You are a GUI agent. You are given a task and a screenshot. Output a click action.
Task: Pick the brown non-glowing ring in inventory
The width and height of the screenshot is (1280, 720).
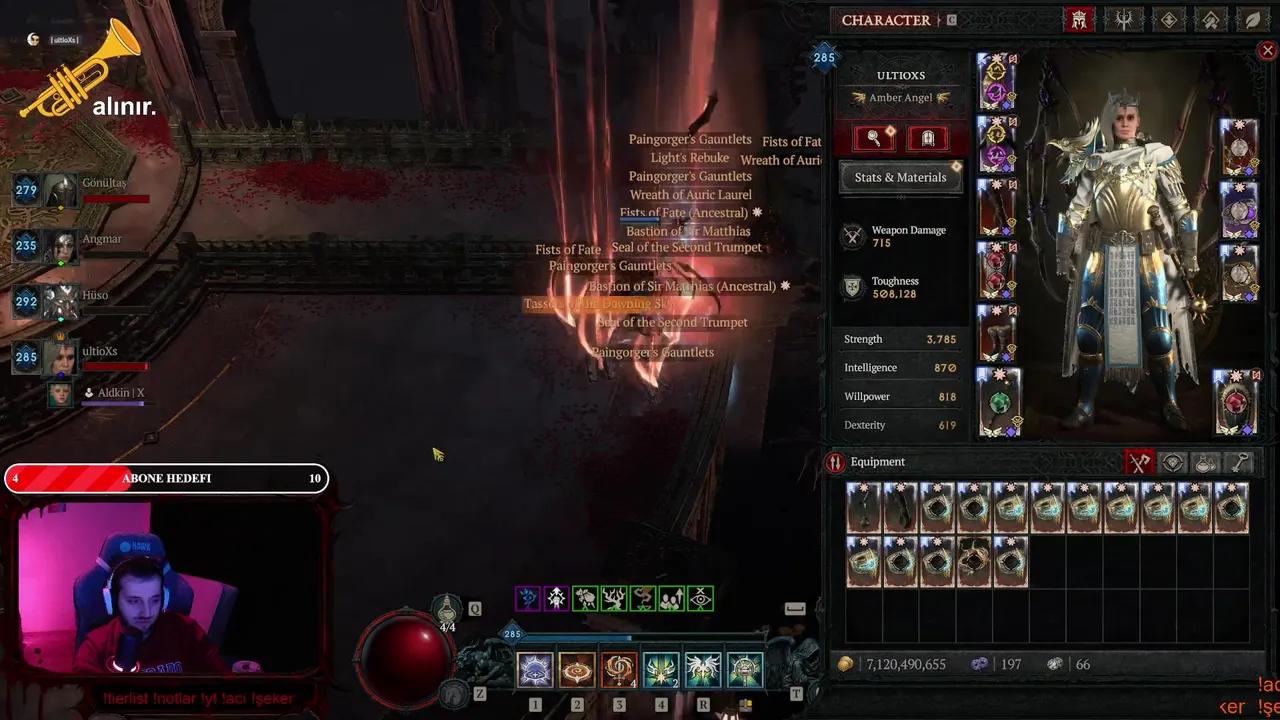point(974,562)
